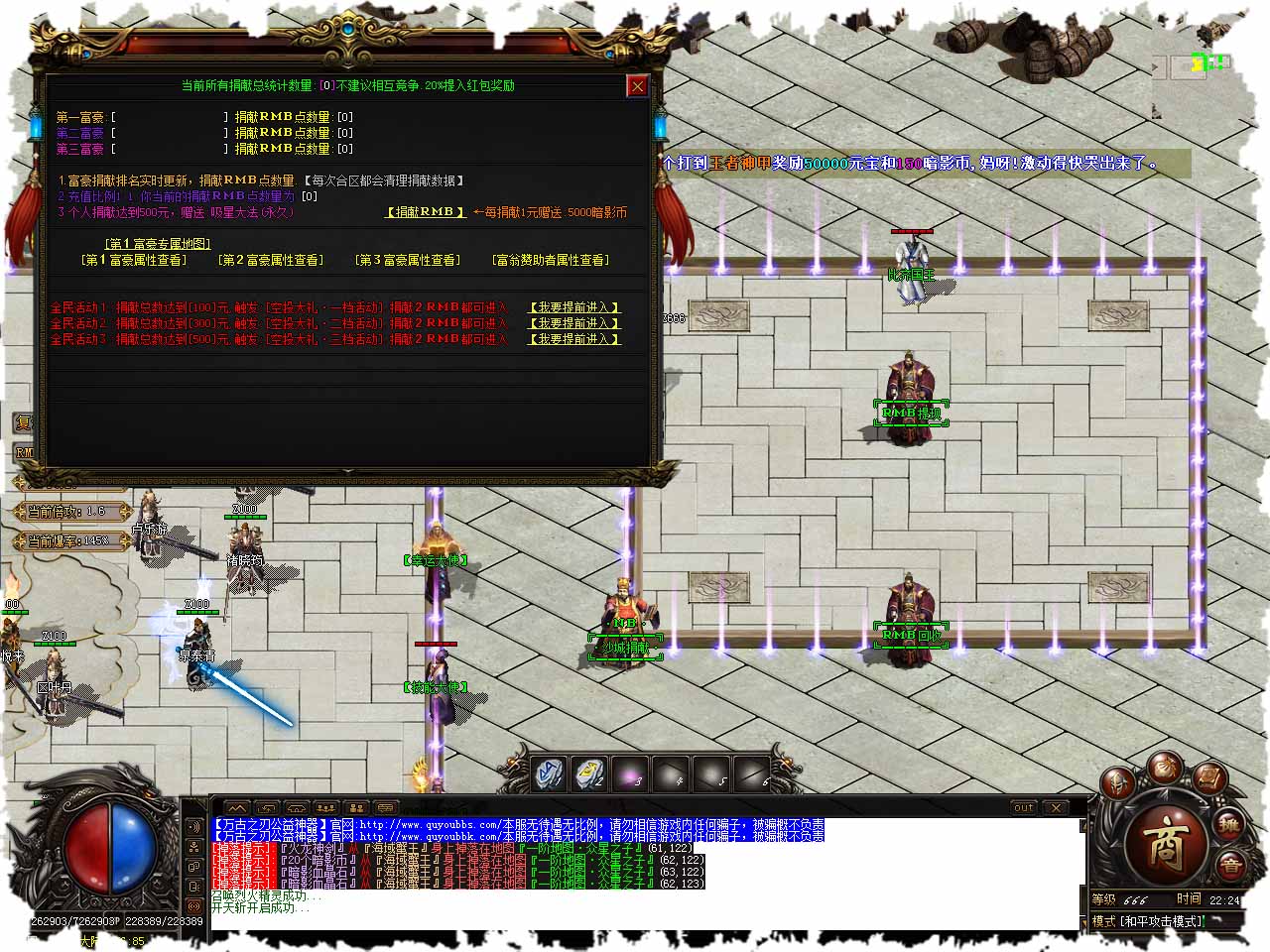Close the donation ranking panel
This screenshot has height=952, width=1270.
(637, 86)
